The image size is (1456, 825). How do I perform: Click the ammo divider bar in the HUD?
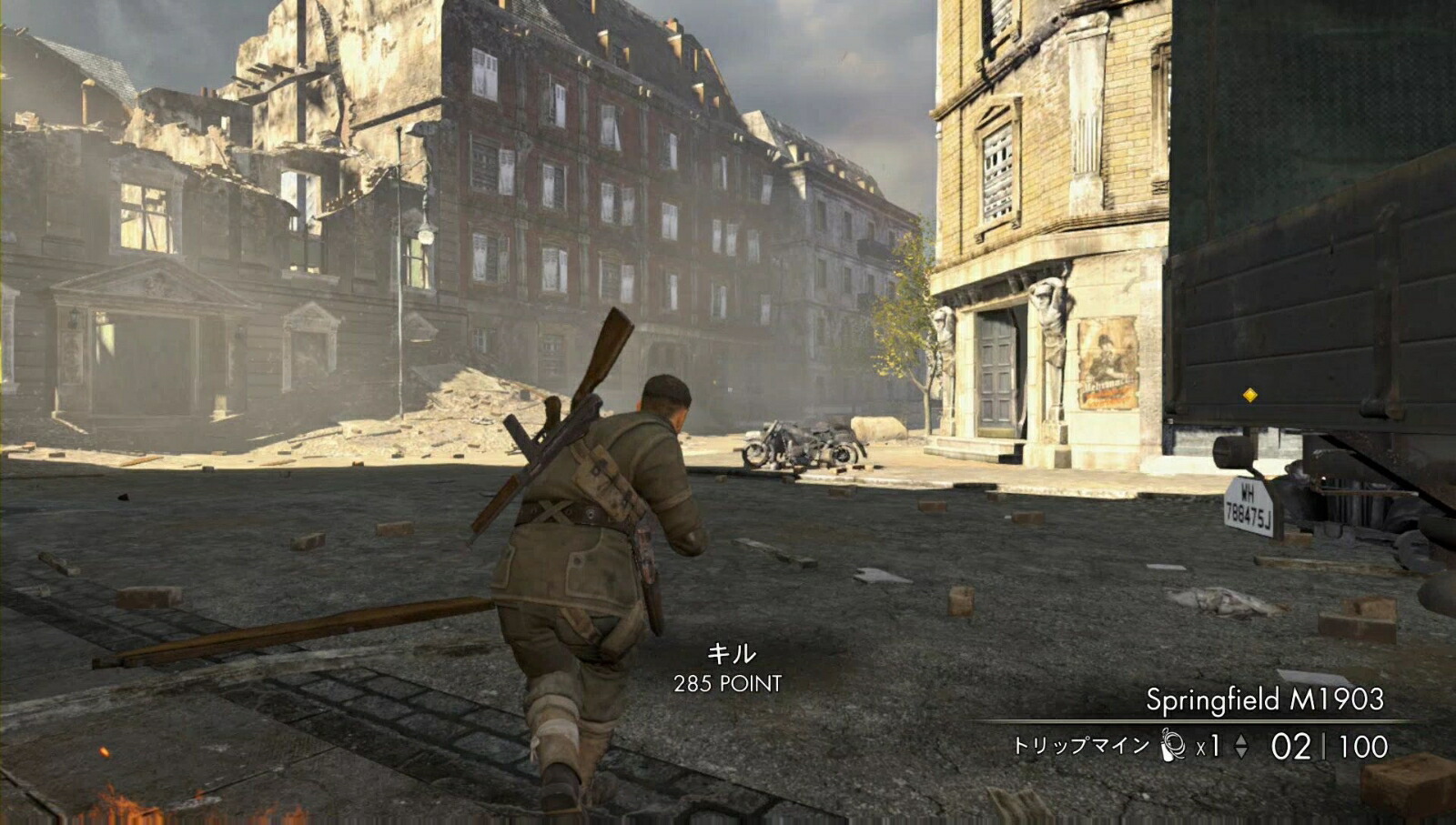(x=1324, y=746)
